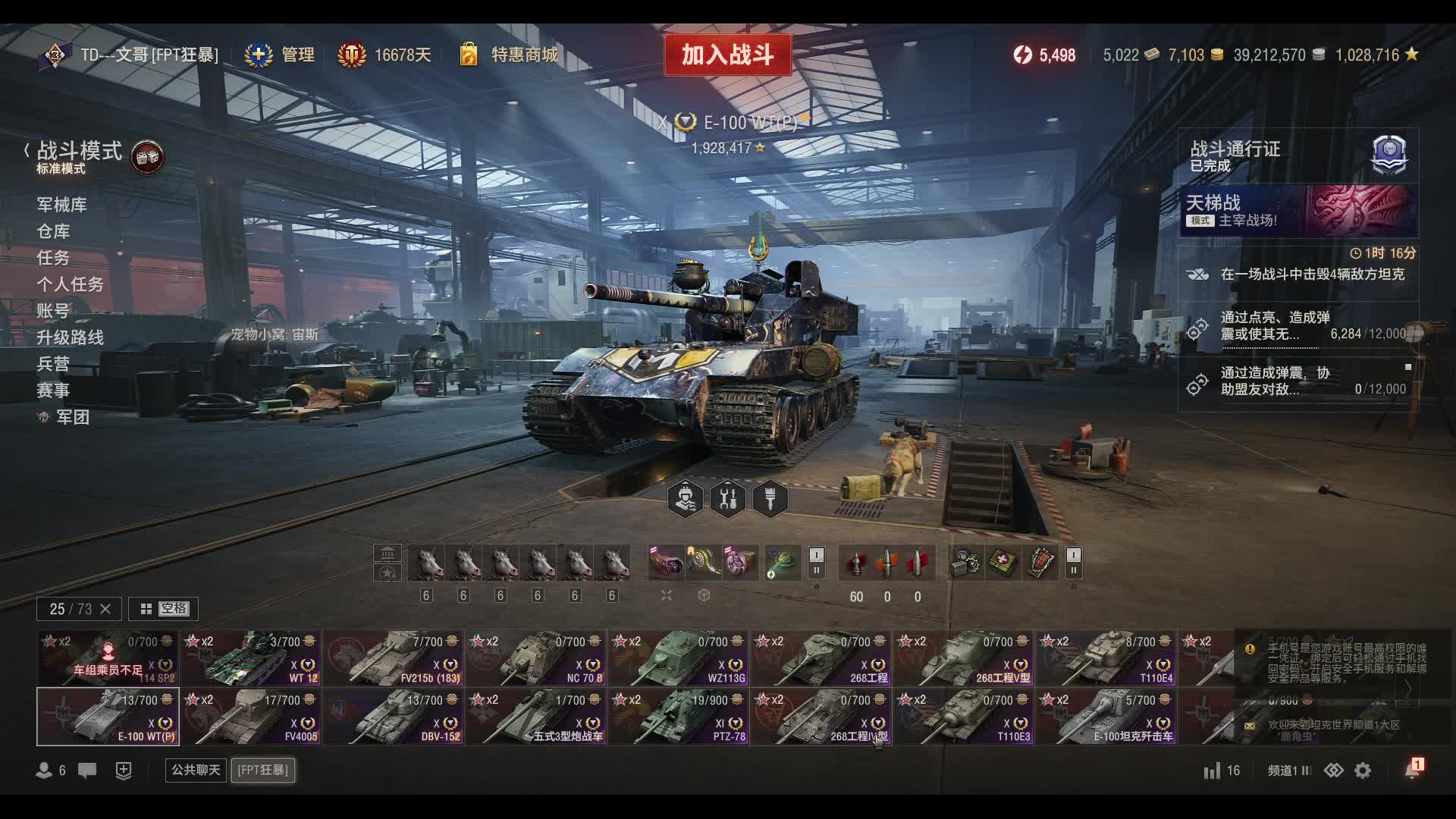Open the 特惠商城 store
The width and height of the screenshot is (1456, 819).
click(x=510, y=55)
